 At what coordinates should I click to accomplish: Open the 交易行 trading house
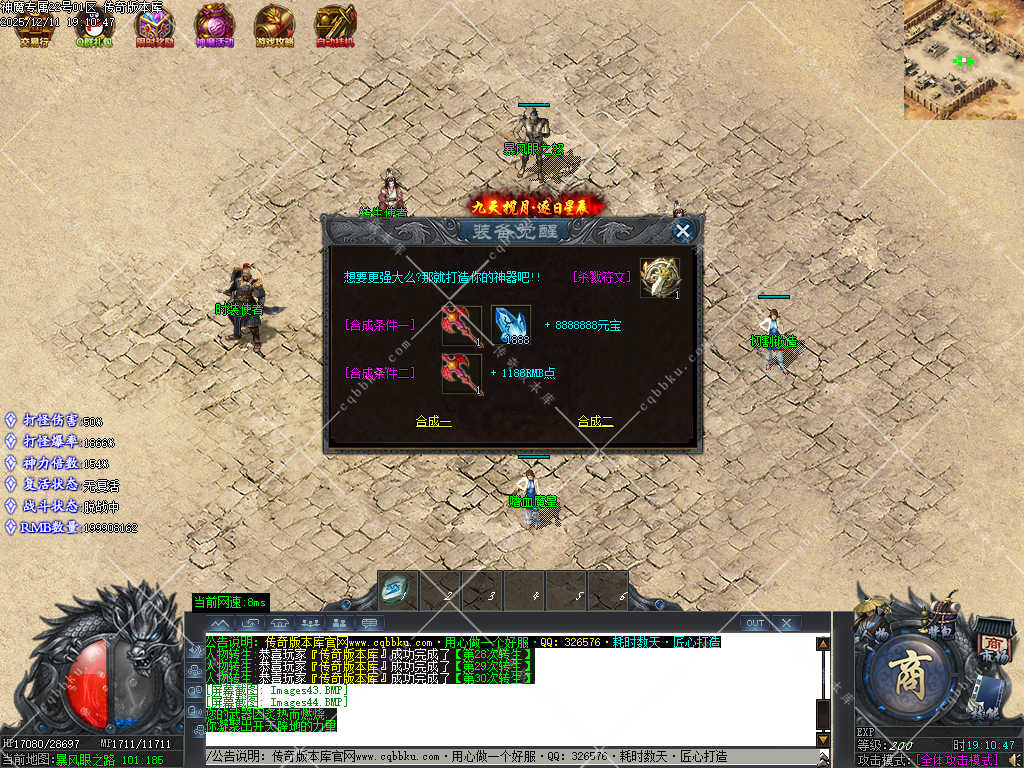click(x=34, y=25)
